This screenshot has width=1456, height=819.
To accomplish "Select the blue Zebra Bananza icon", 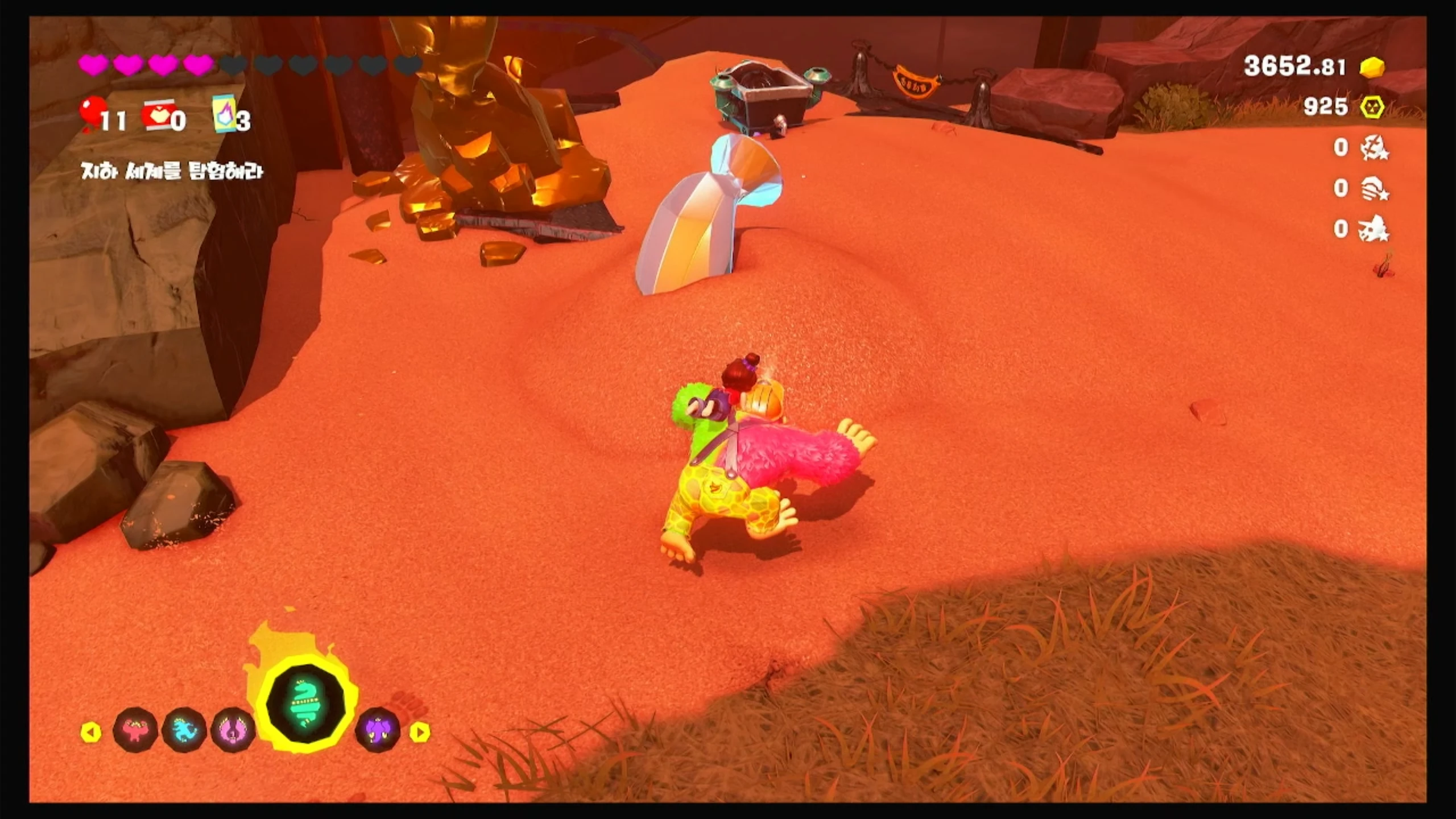I will (x=184, y=730).
